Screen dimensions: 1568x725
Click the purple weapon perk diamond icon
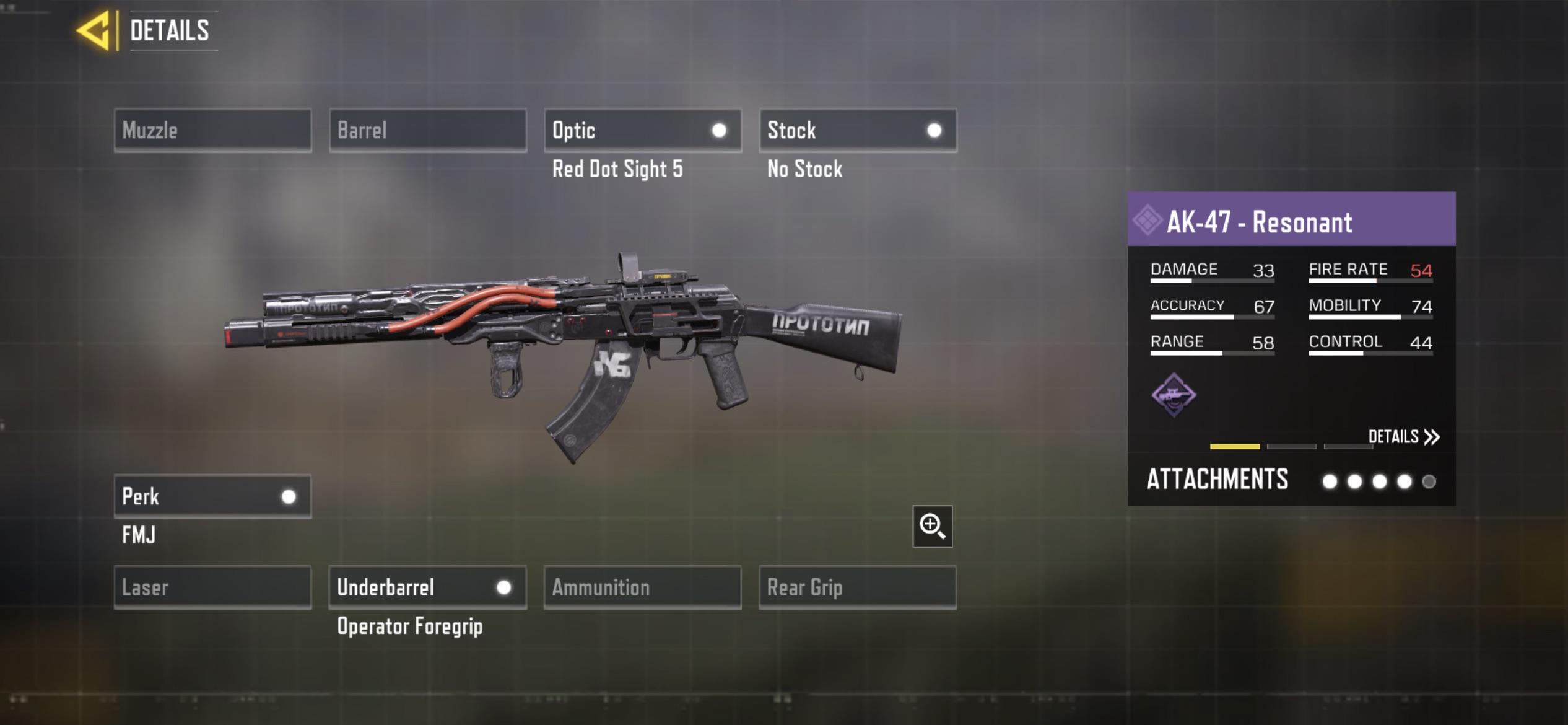(1174, 395)
